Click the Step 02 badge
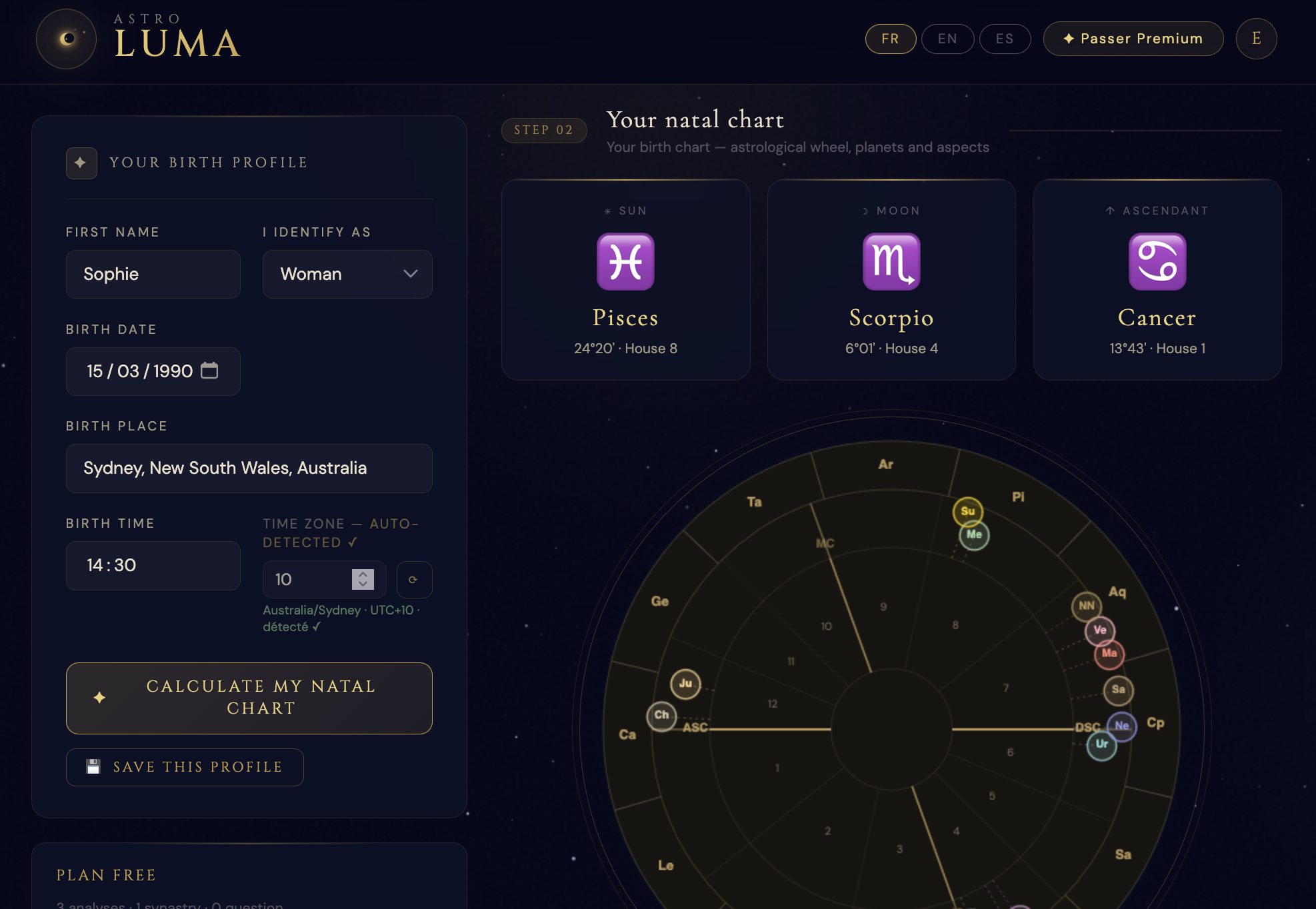 [544, 130]
